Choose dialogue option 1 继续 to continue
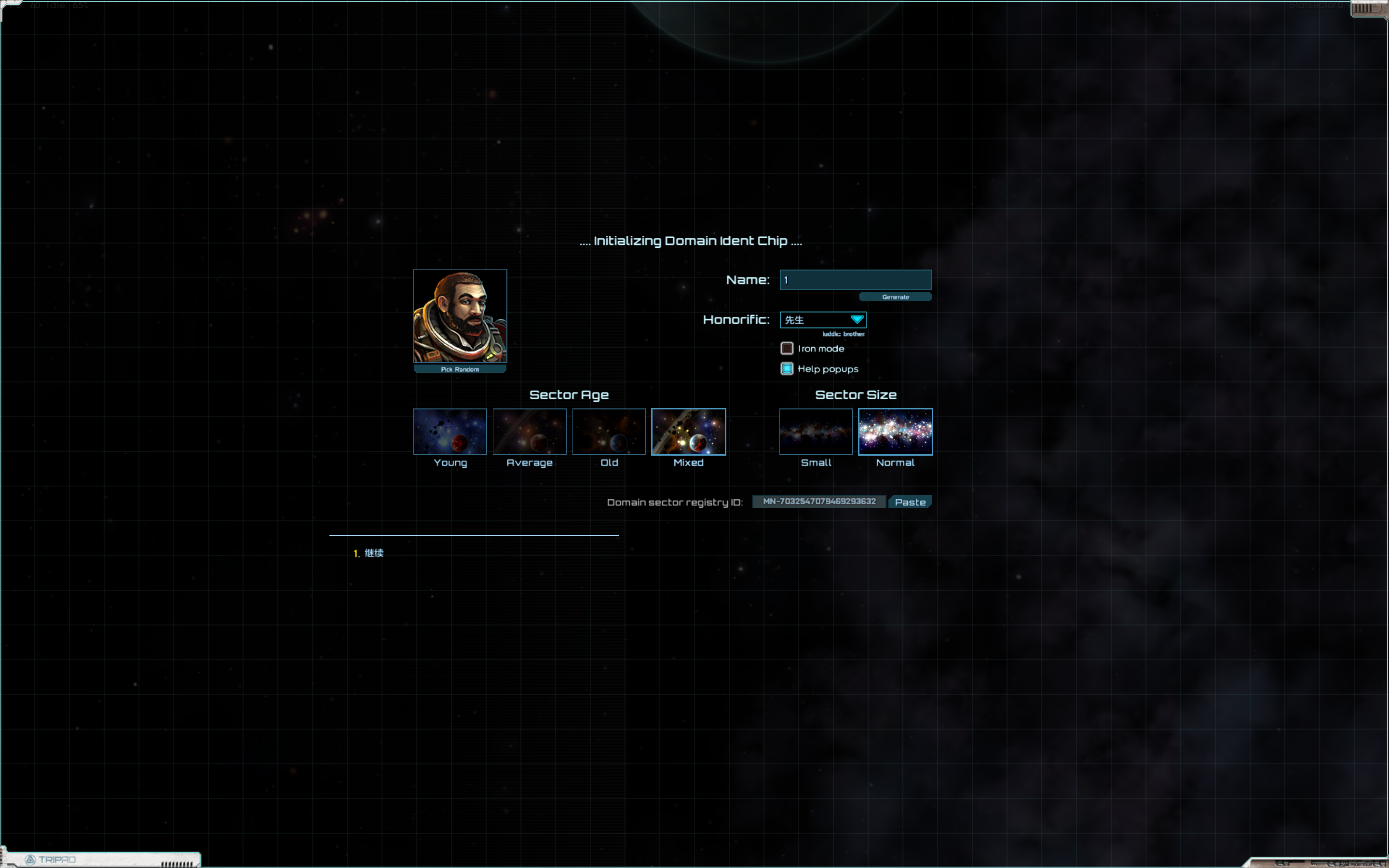 [374, 553]
